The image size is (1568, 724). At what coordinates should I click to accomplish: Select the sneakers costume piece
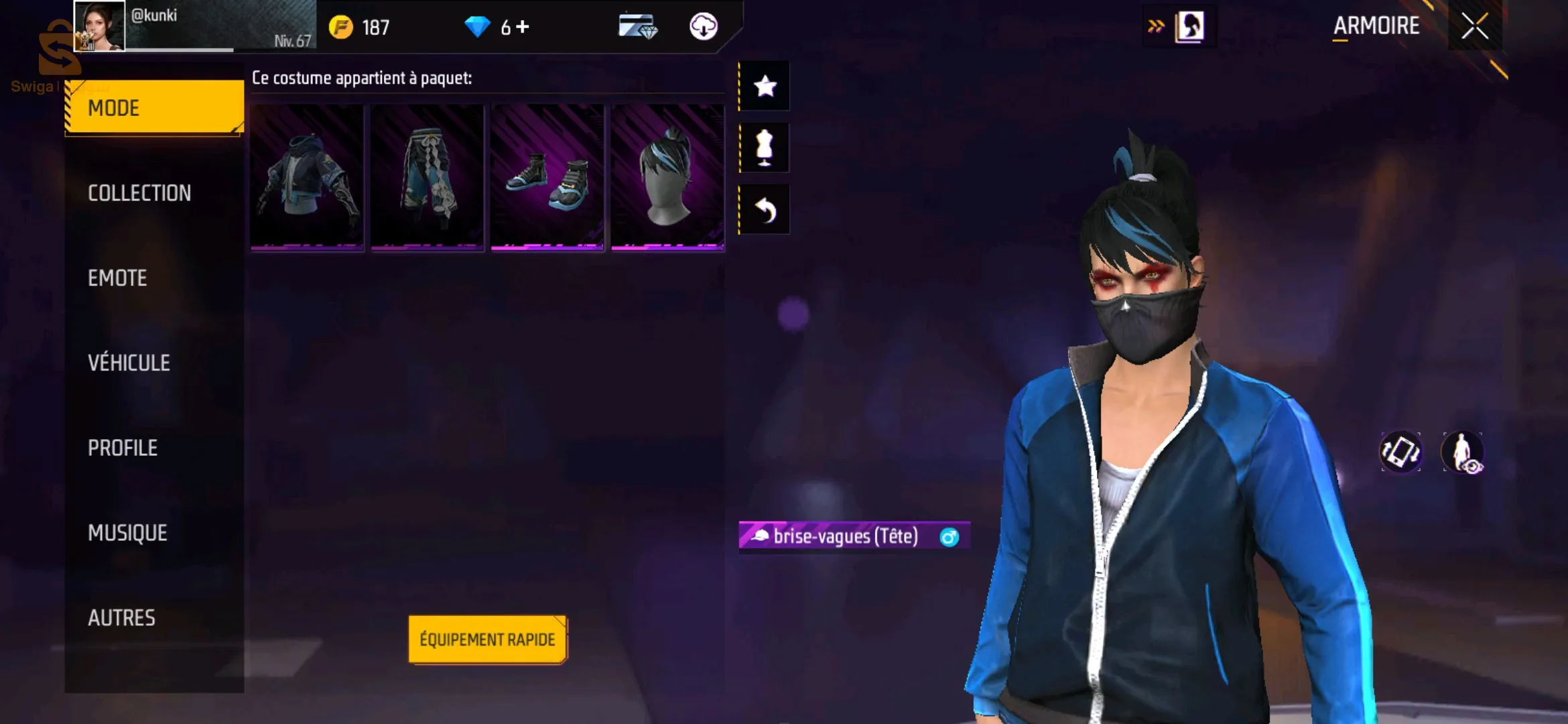547,177
